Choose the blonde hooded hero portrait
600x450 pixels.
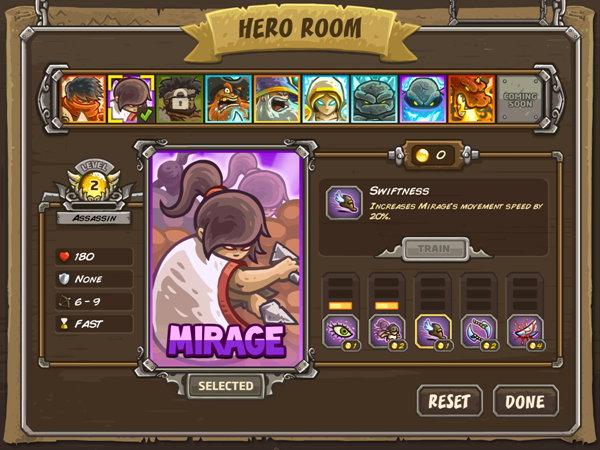click(326, 99)
